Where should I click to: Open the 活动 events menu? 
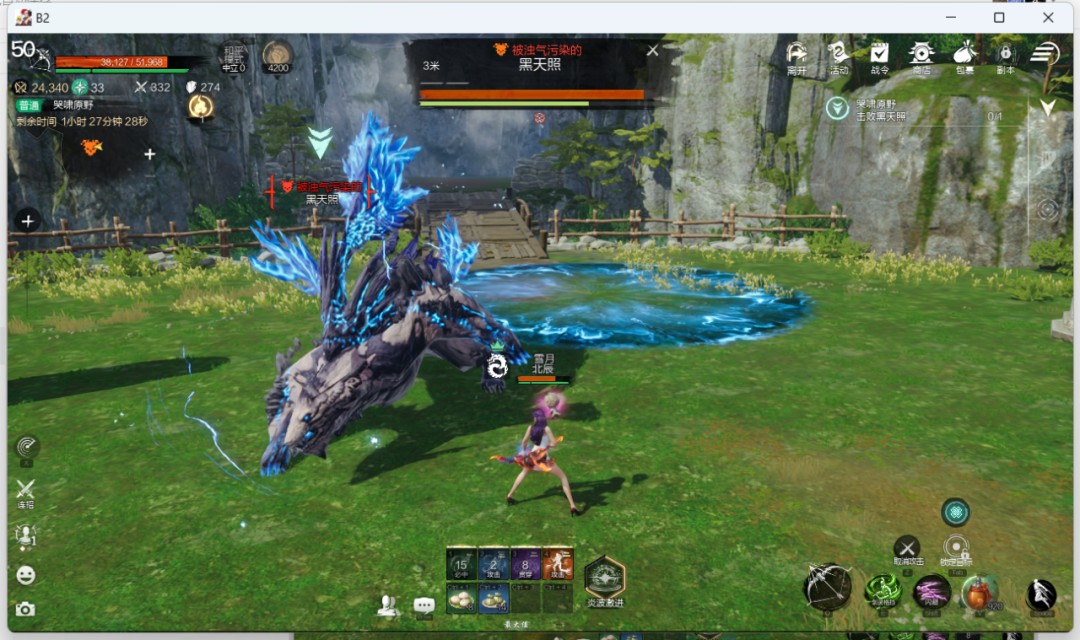point(838,56)
